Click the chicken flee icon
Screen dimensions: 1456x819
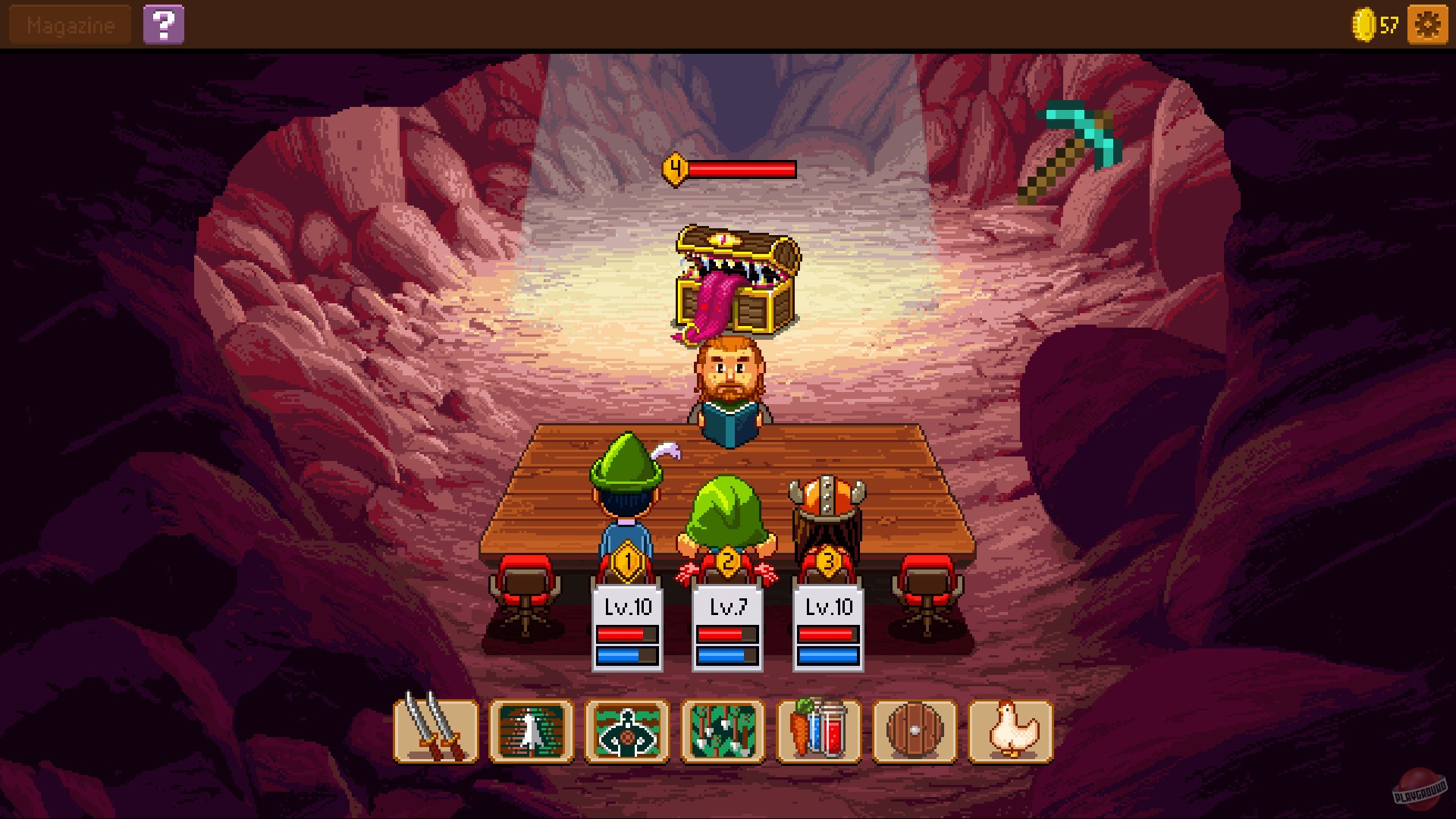tap(1011, 733)
